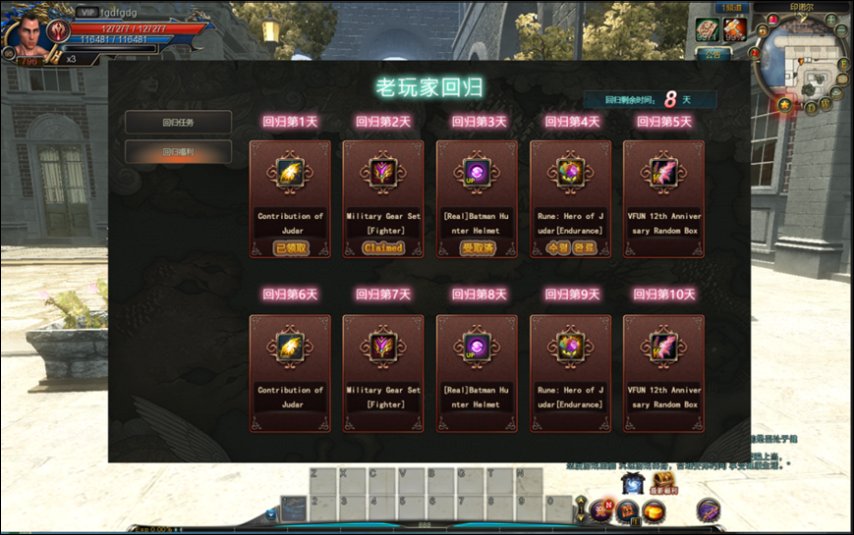
Task: Inspect the day 7 Military Gear Set icon
Action: (x=383, y=348)
